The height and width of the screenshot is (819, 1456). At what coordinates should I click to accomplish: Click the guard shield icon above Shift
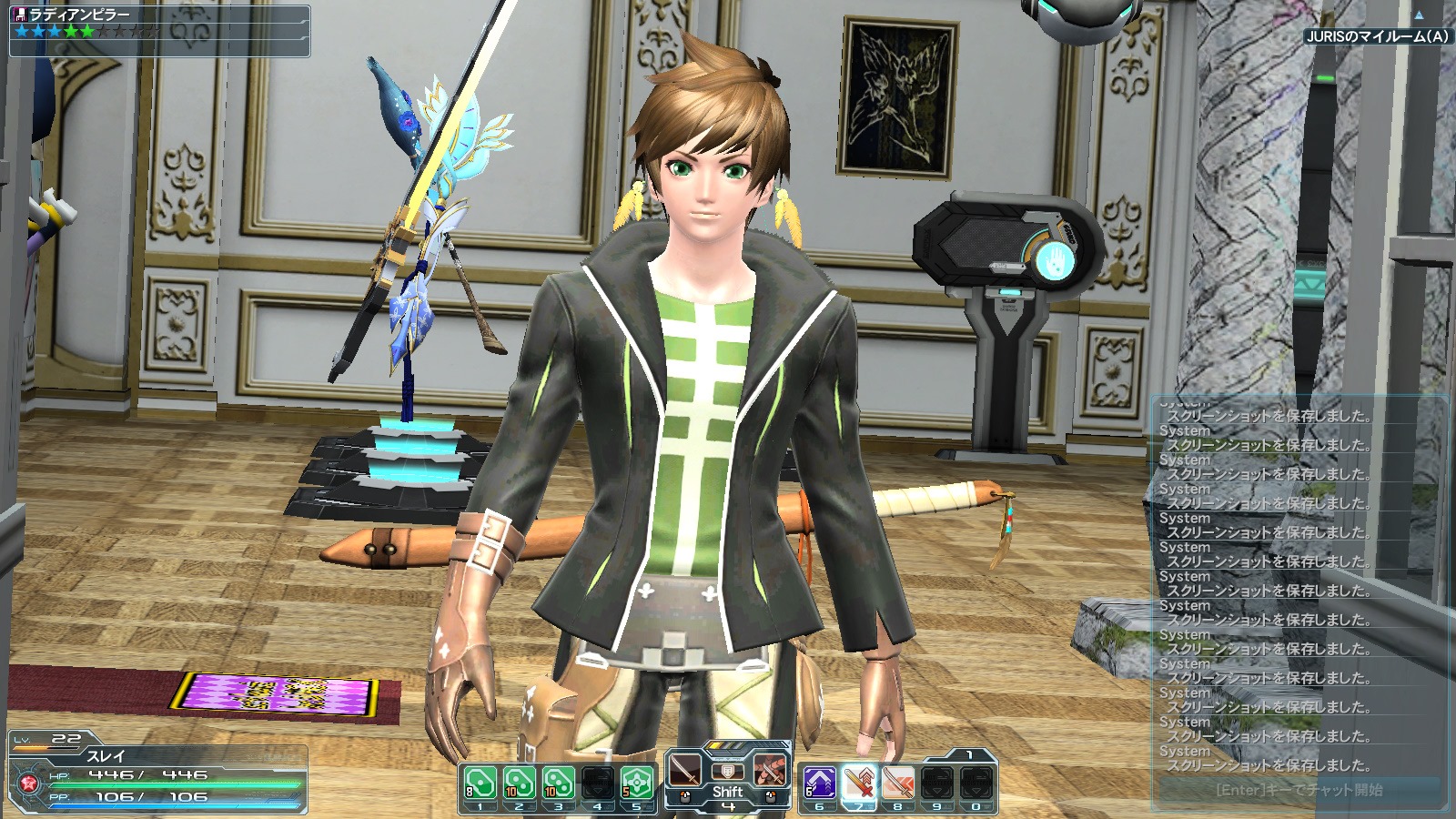point(727,772)
